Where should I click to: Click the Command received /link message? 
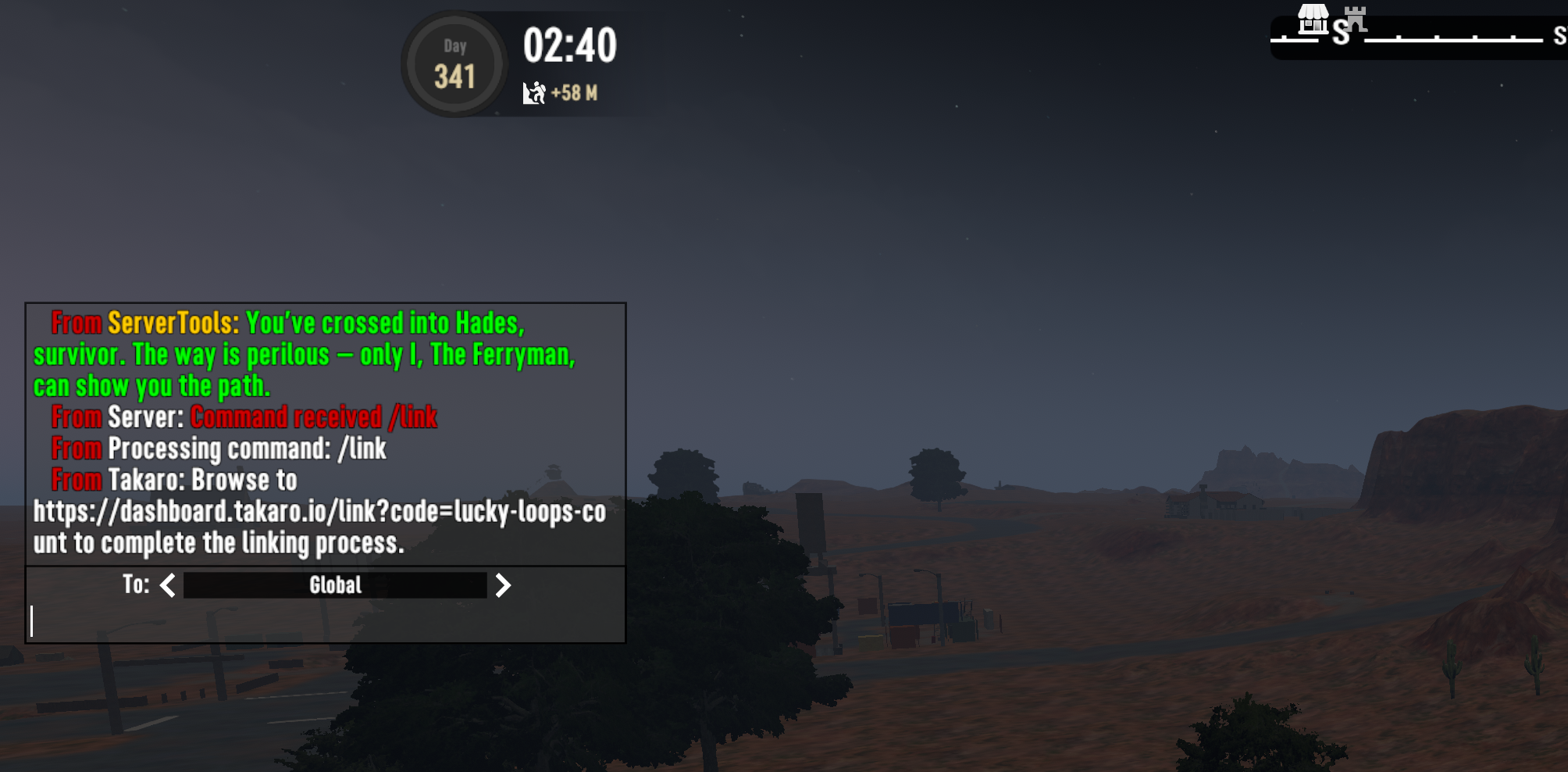(x=315, y=418)
